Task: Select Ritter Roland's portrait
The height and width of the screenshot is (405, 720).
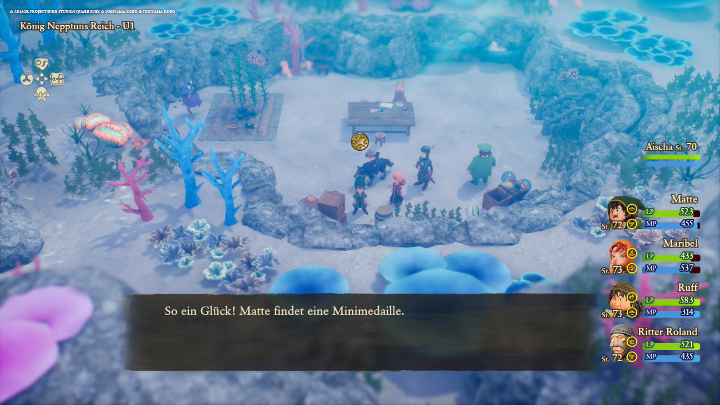Action: click(621, 342)
